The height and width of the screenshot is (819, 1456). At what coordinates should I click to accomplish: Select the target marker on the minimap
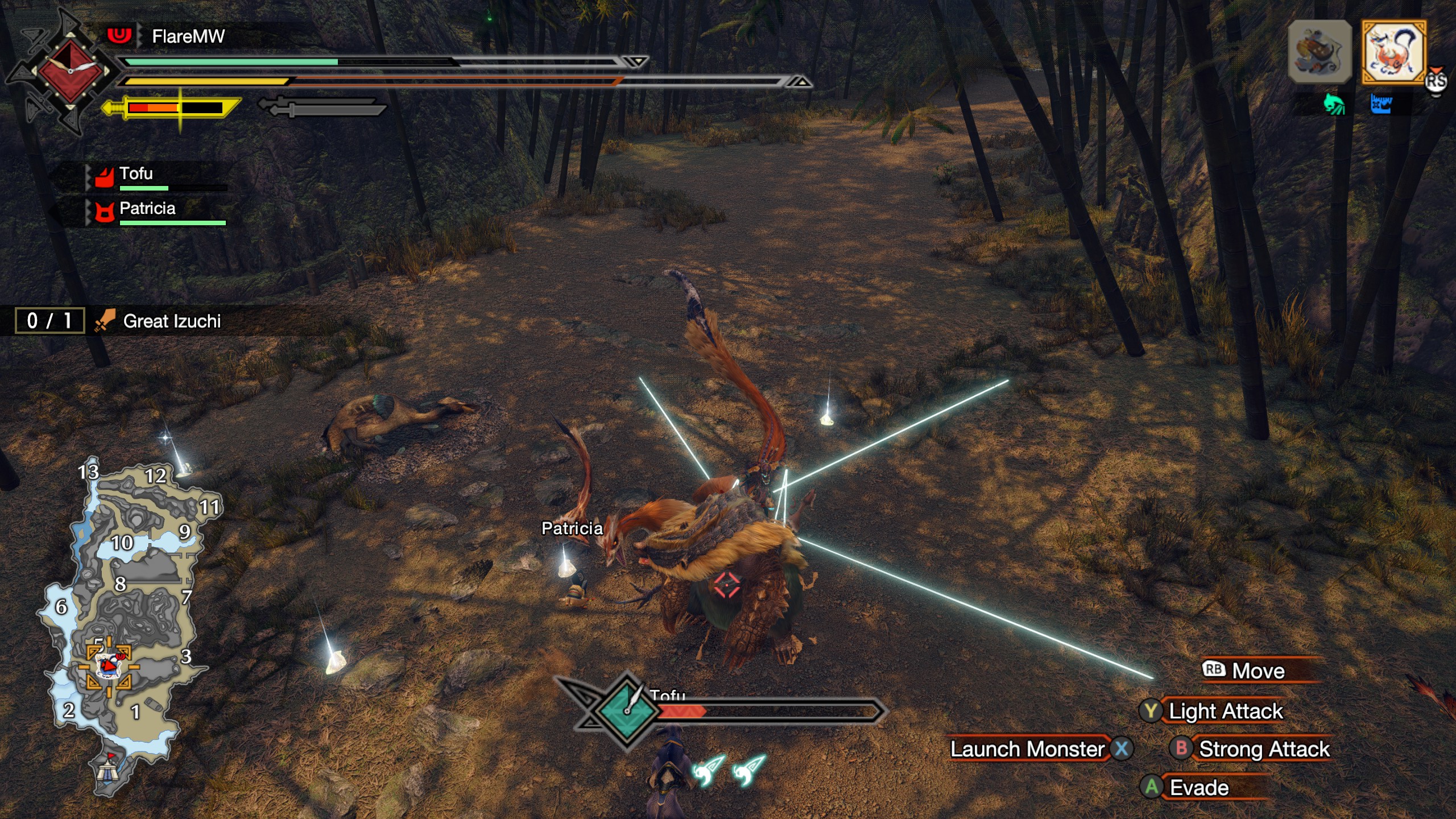(109, 665)
